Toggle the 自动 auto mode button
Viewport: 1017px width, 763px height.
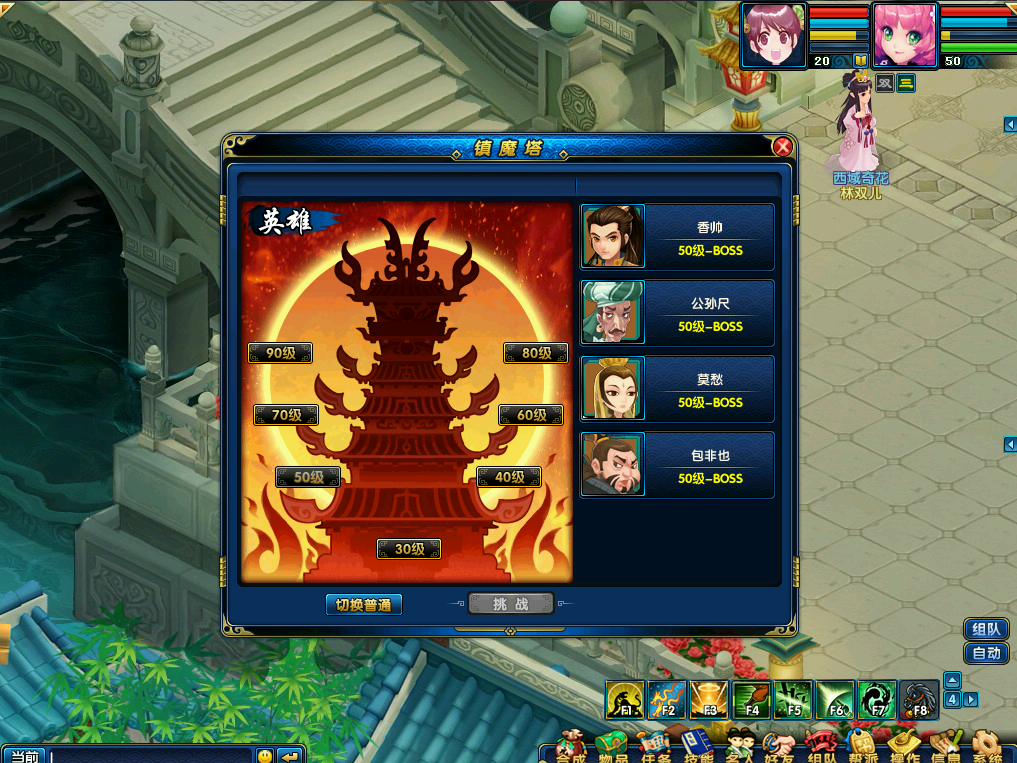pyautogui.click(x=985, y=653)
